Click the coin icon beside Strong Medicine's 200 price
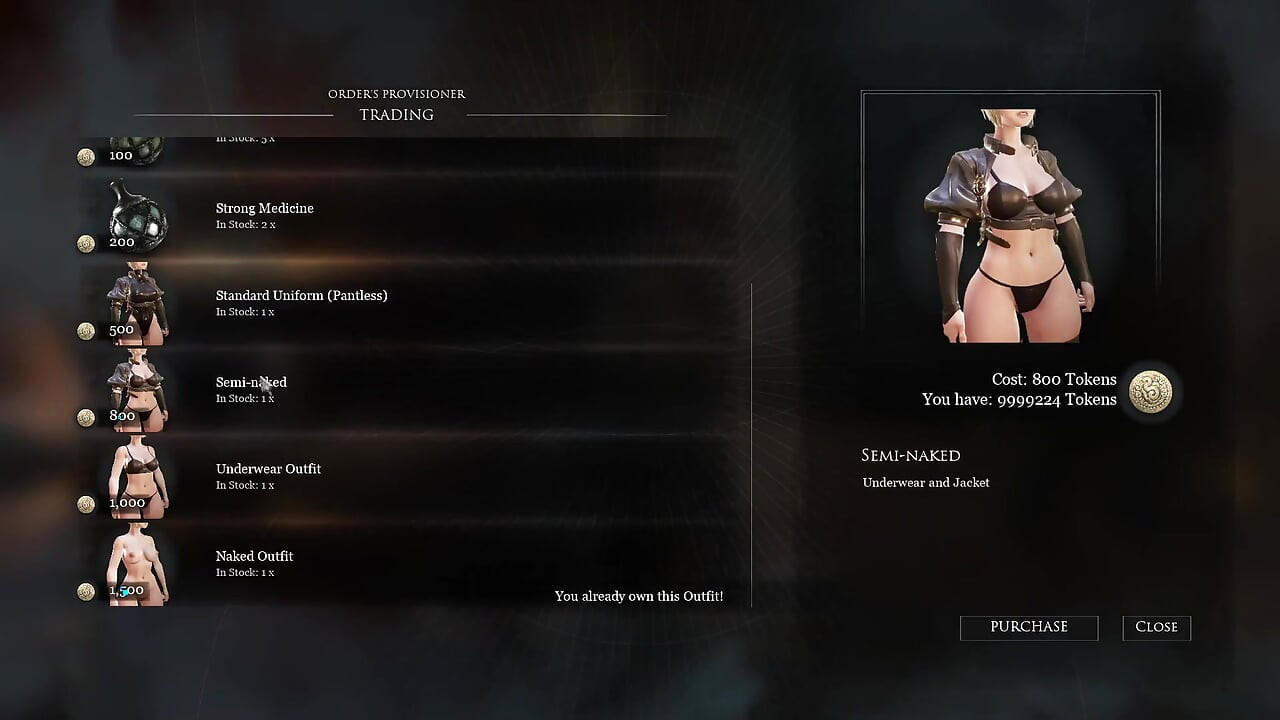Image resolution: width=1280 pixels, height=720 pixels. pos(86,244)
